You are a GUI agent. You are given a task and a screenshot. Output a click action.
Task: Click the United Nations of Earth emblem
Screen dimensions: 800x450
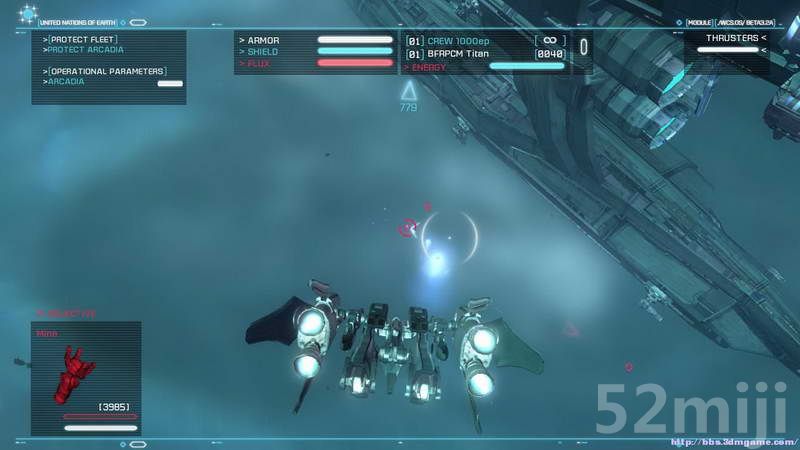tap(27, 14)
